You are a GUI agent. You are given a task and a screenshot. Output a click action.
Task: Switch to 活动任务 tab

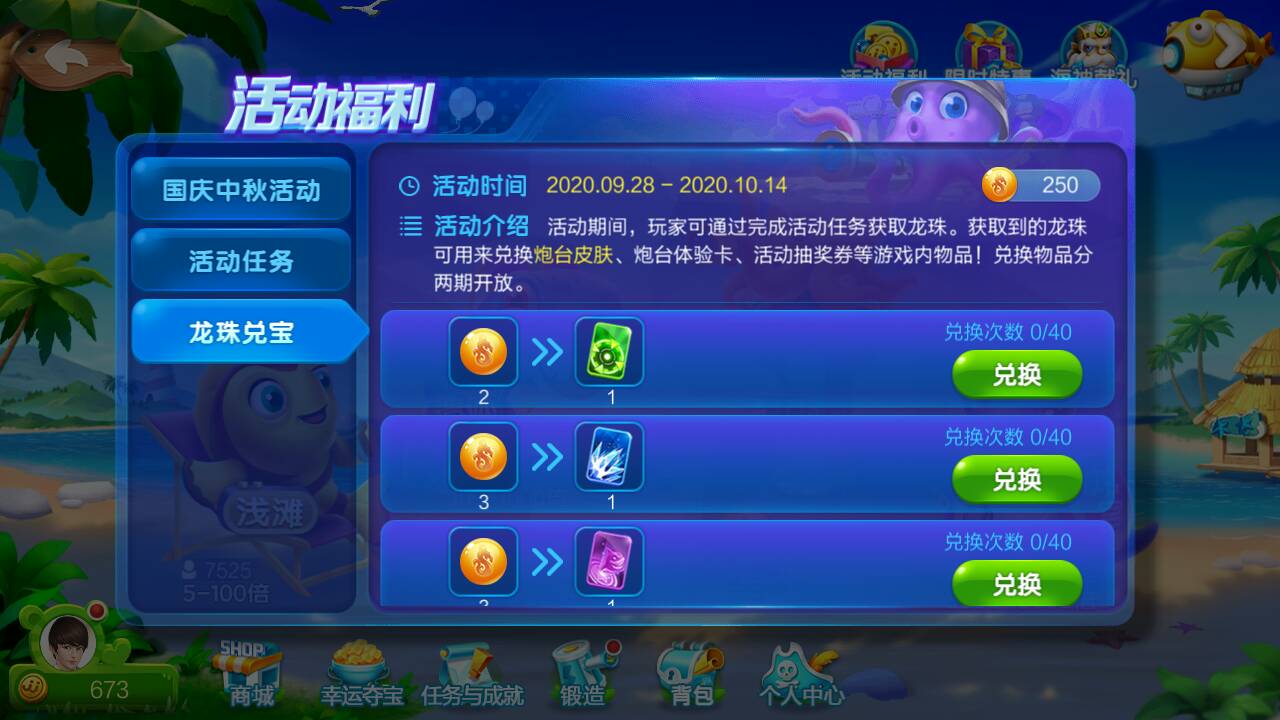[241, 258]
